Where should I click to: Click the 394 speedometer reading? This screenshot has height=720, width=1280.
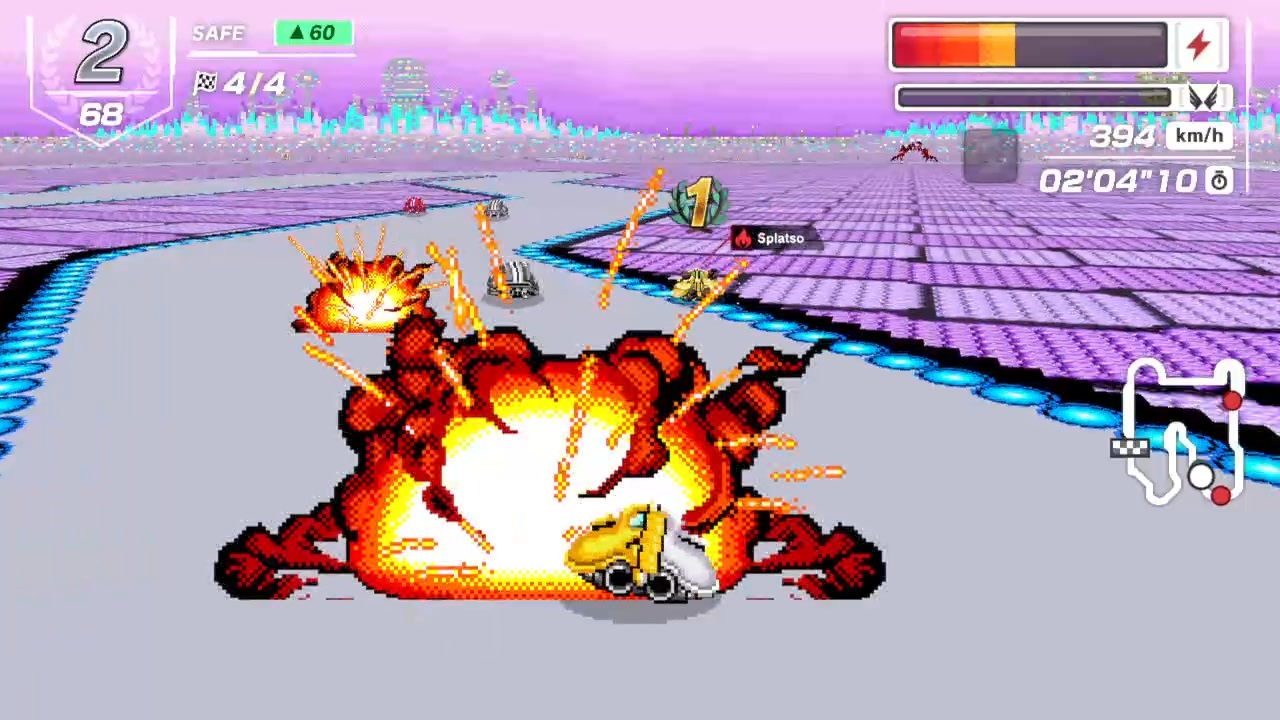pos(1122,136)
